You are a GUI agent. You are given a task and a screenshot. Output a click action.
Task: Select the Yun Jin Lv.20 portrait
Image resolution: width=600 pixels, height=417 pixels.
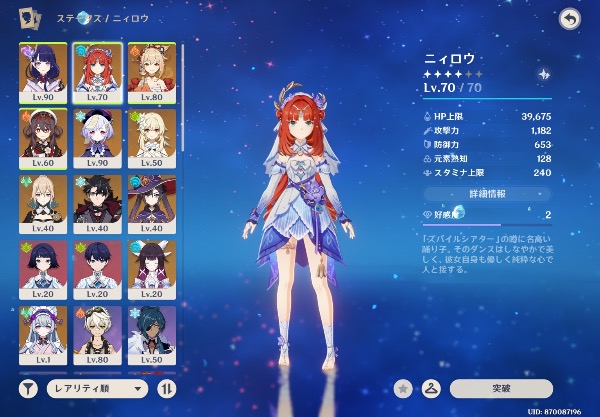tap(152, 265)
